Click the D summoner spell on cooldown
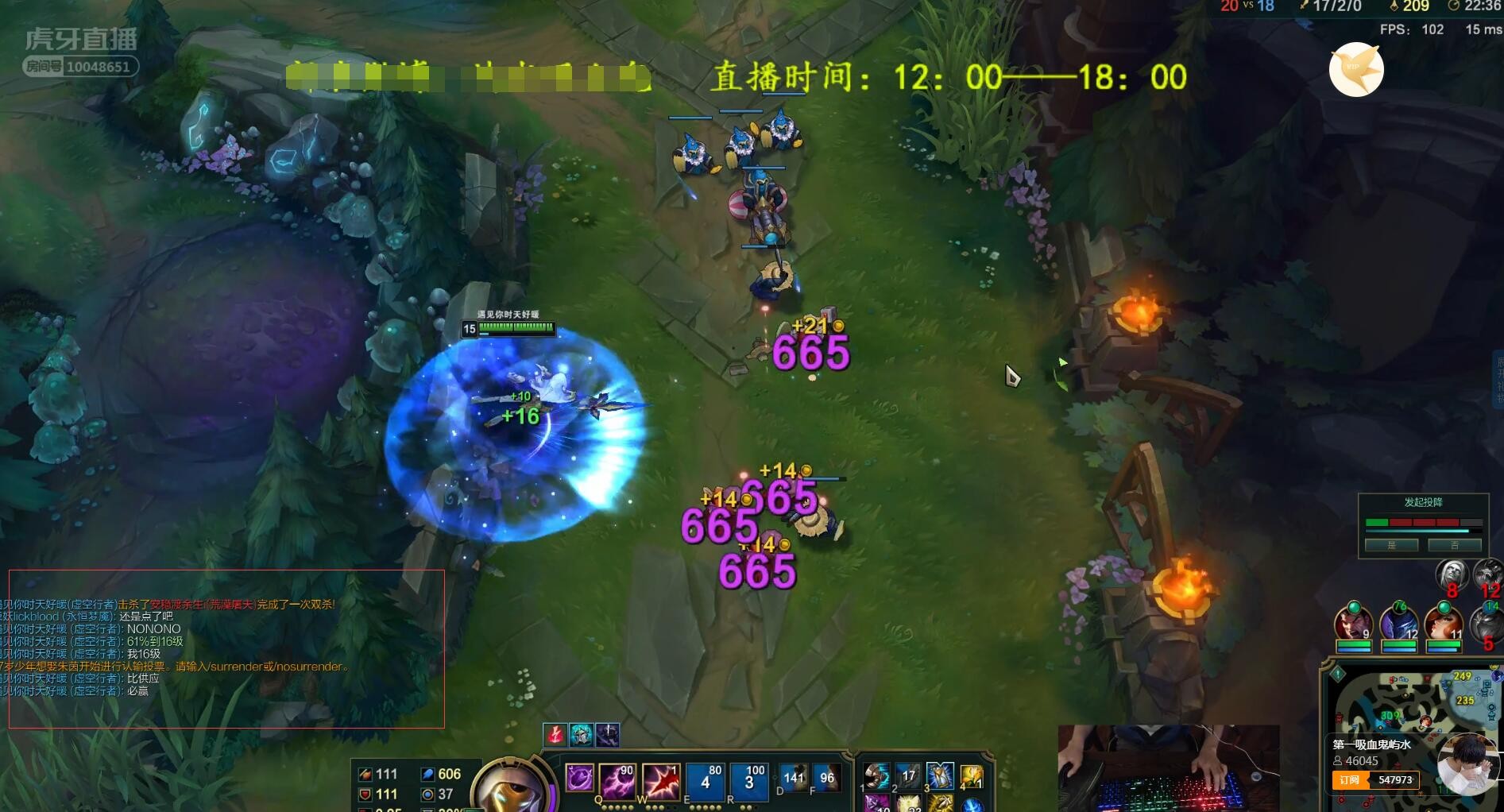The height and width of the screenshot is (812, 1504). coord(793,779)
